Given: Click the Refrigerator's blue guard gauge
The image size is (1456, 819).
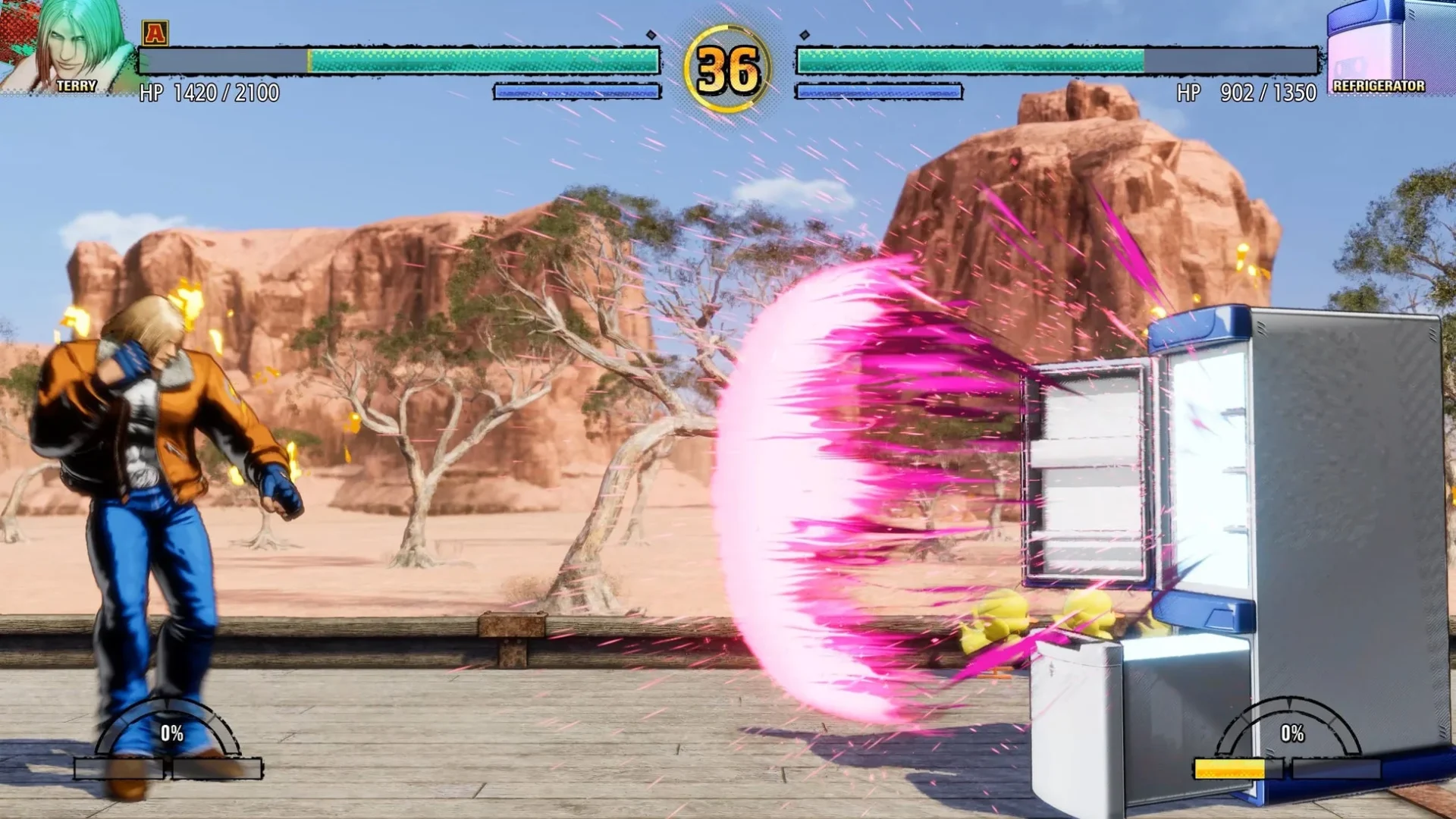Looking at the screenshot, I should (880, 90).
